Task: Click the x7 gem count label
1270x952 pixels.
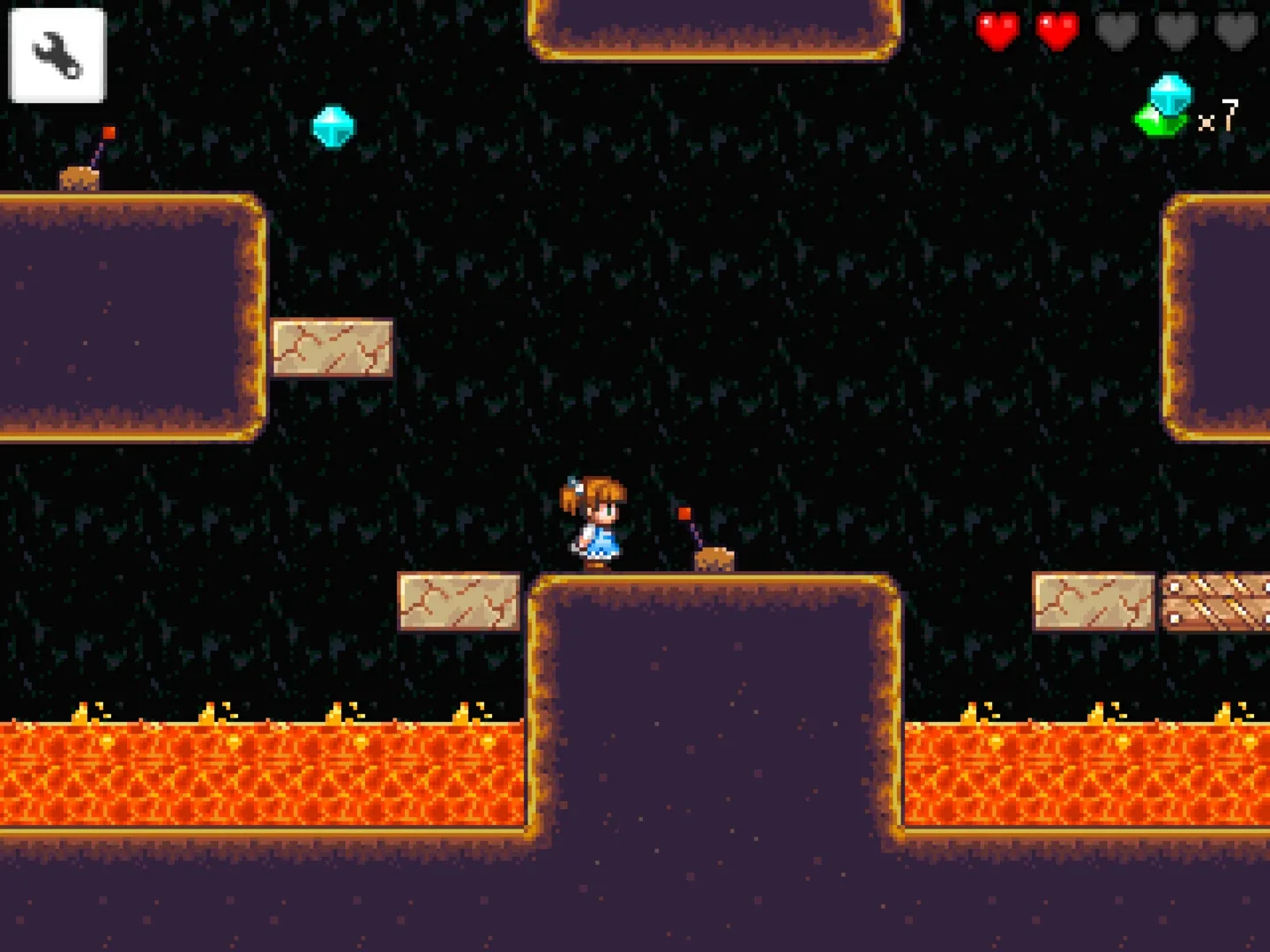Action: pyautogui.click(x=1218, y=113)
